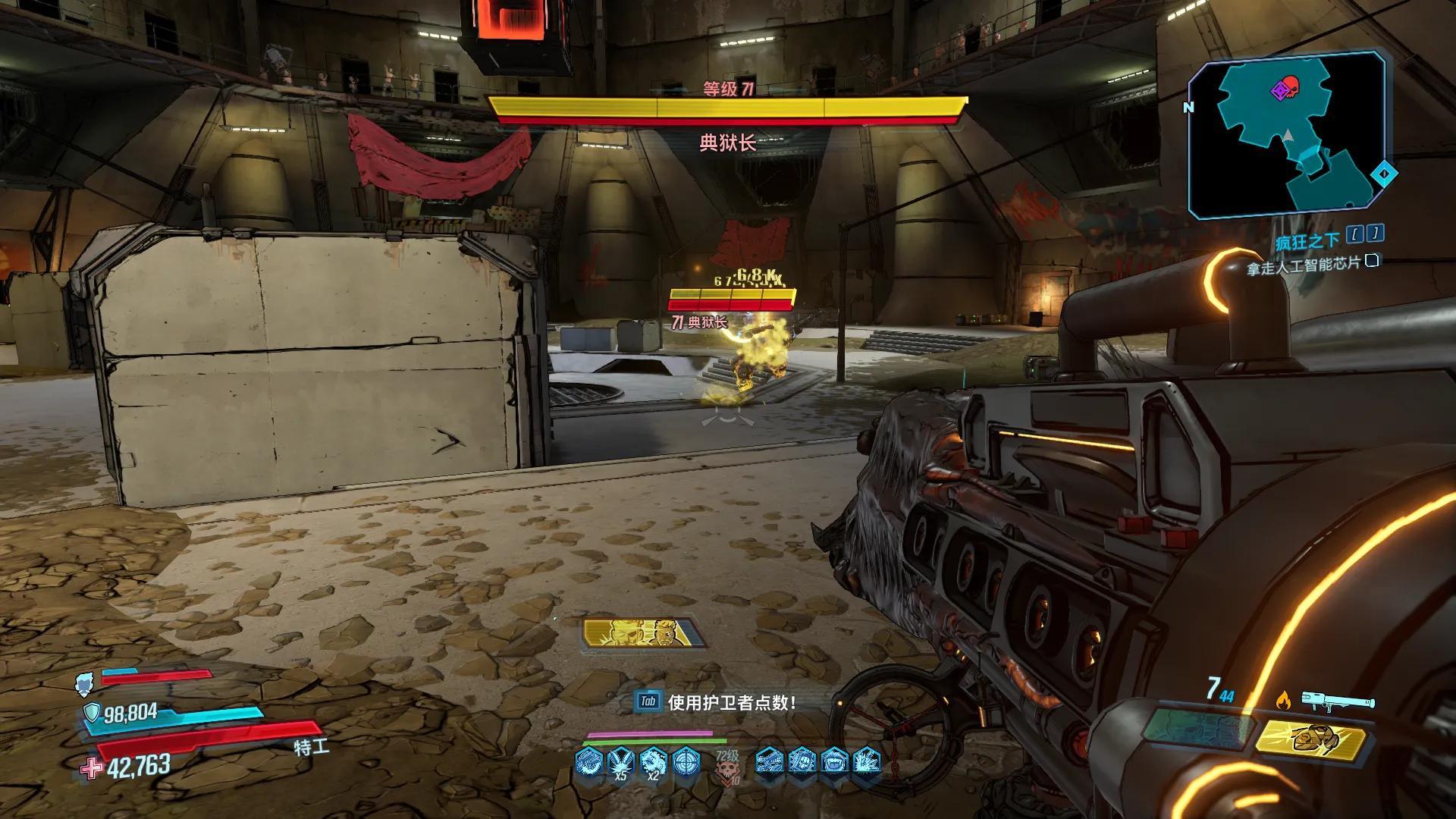1456x819 pixels.
Task: Open the minimap panel
Action: coord(1288,136)
